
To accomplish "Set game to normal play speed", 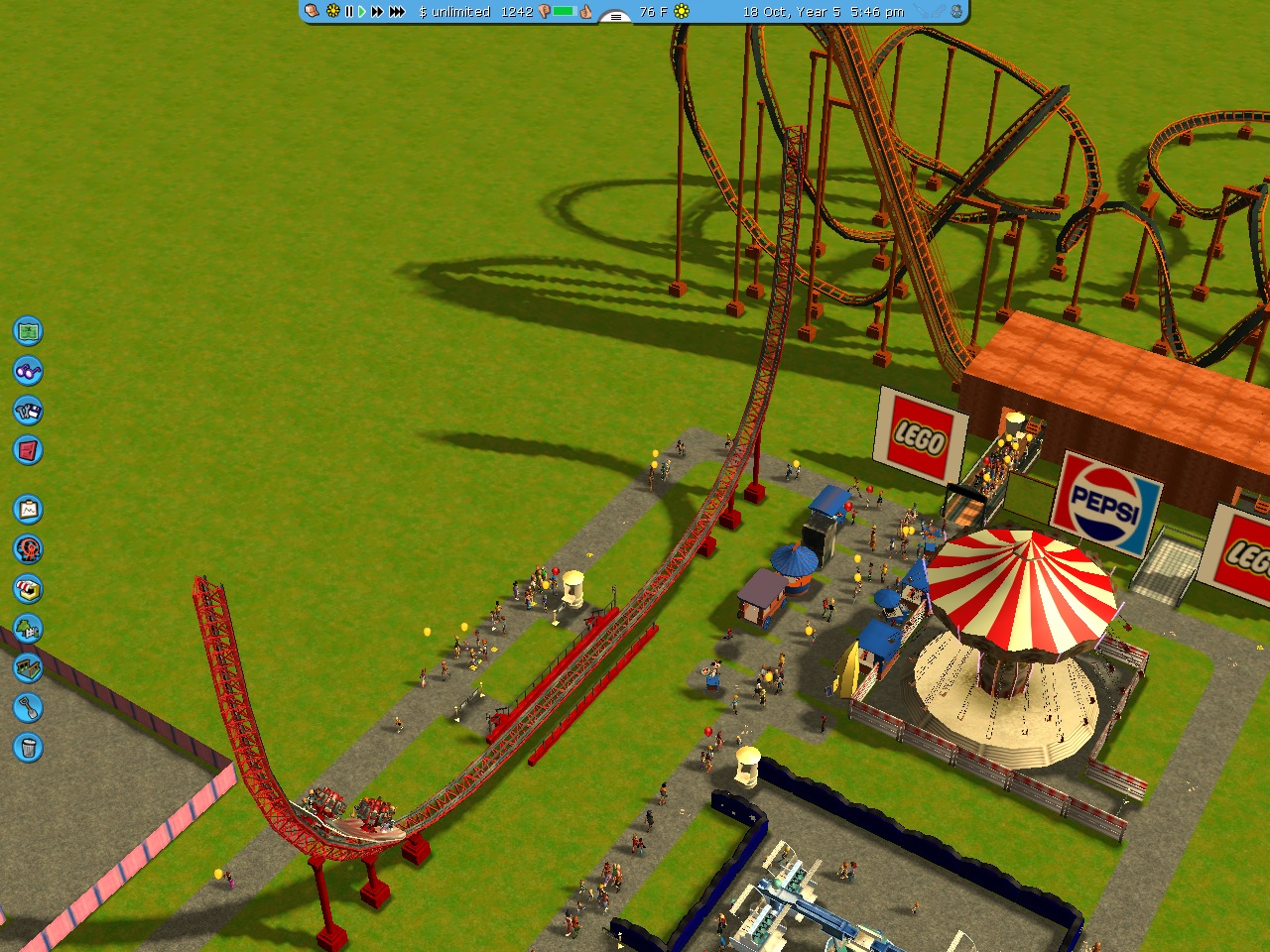I will pyautogui.click(x=362, y=12).
